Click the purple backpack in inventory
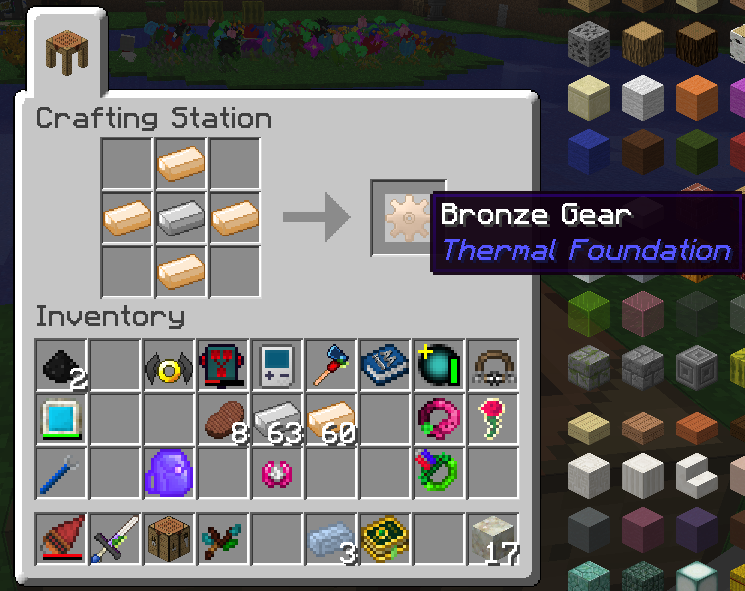 [166, 470]
